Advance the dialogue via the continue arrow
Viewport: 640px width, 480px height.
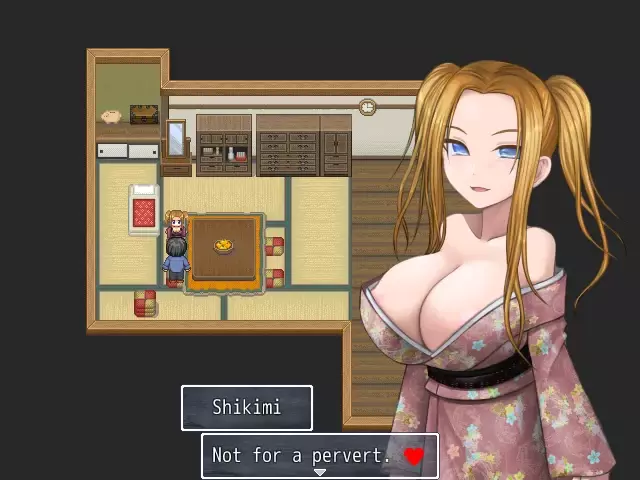pyautogui.click(x=320, y=473)
